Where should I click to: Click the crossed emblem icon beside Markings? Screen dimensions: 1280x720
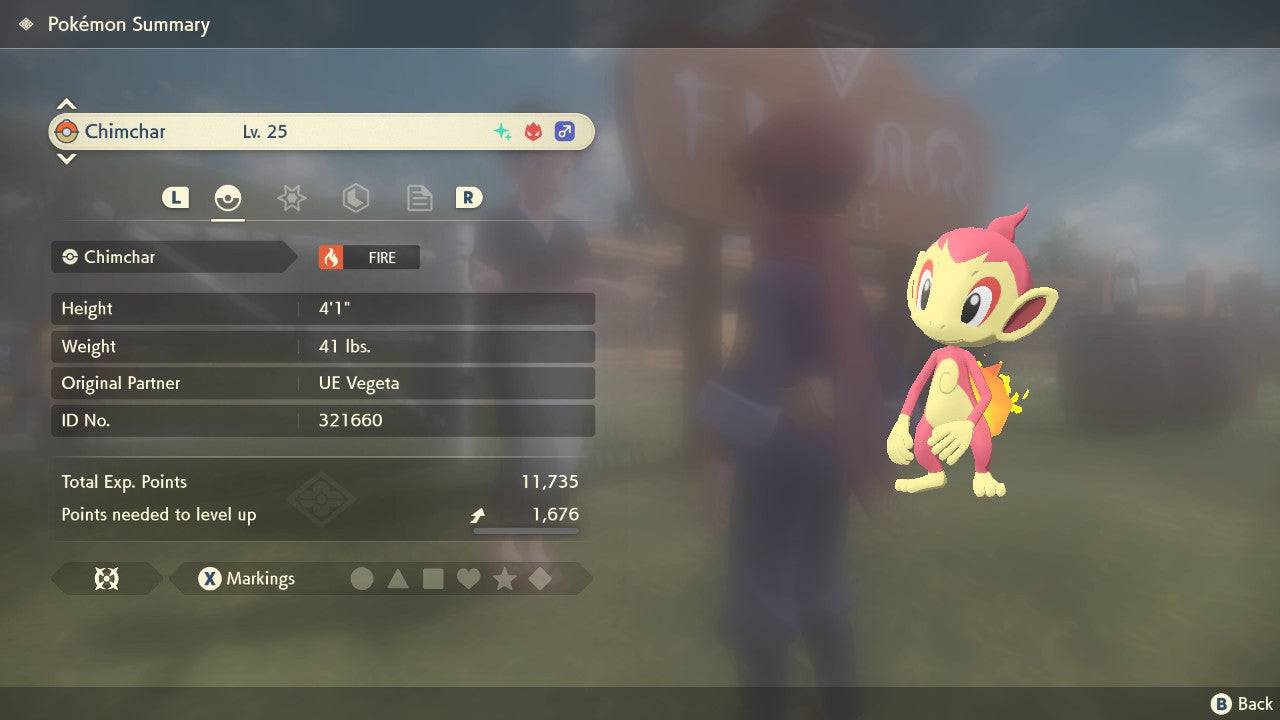point(106,578)
